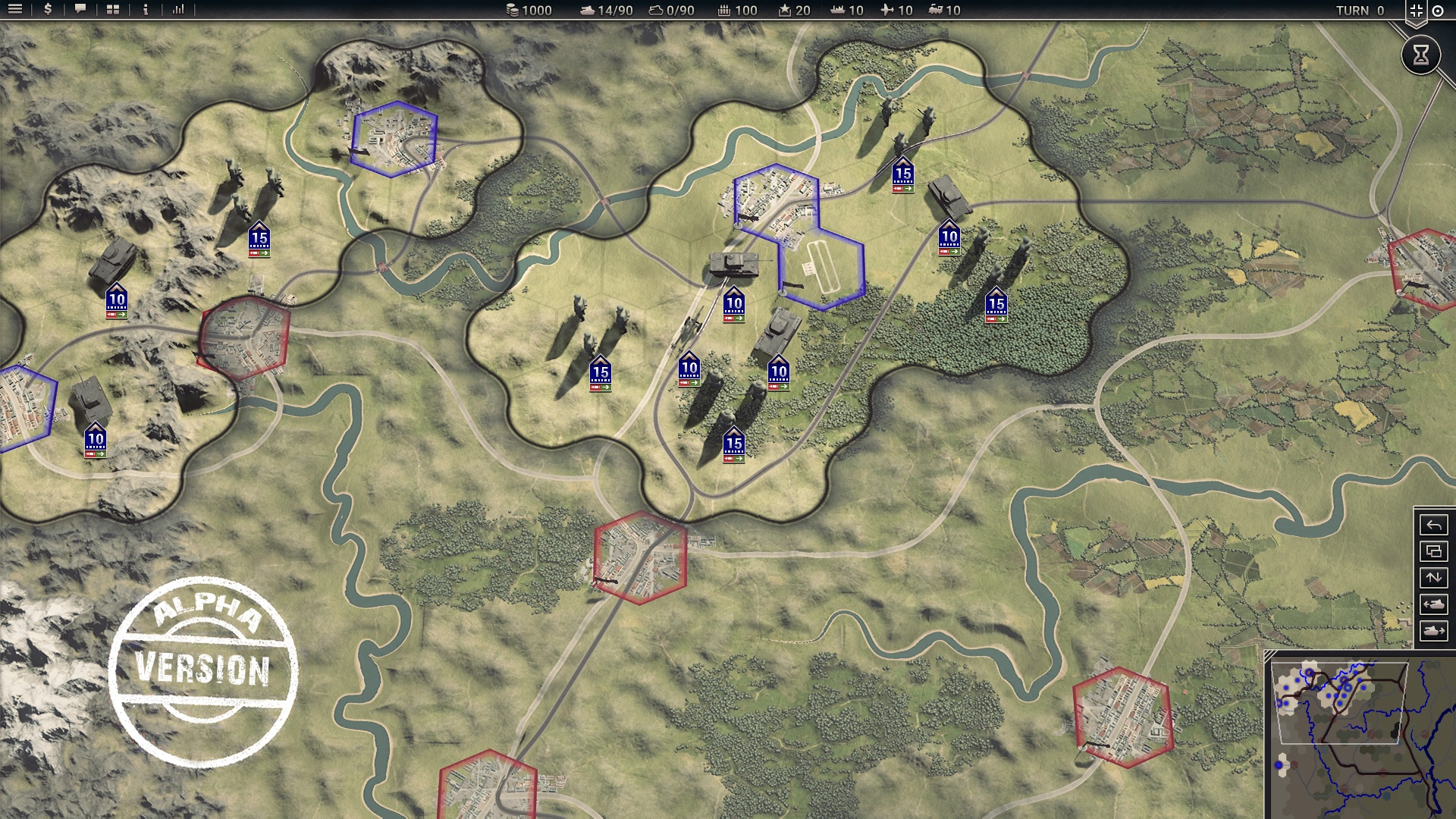Screen dimensions: 1456x819
Task: Click the unit slot counter 14/90
Action: [607, 11]
